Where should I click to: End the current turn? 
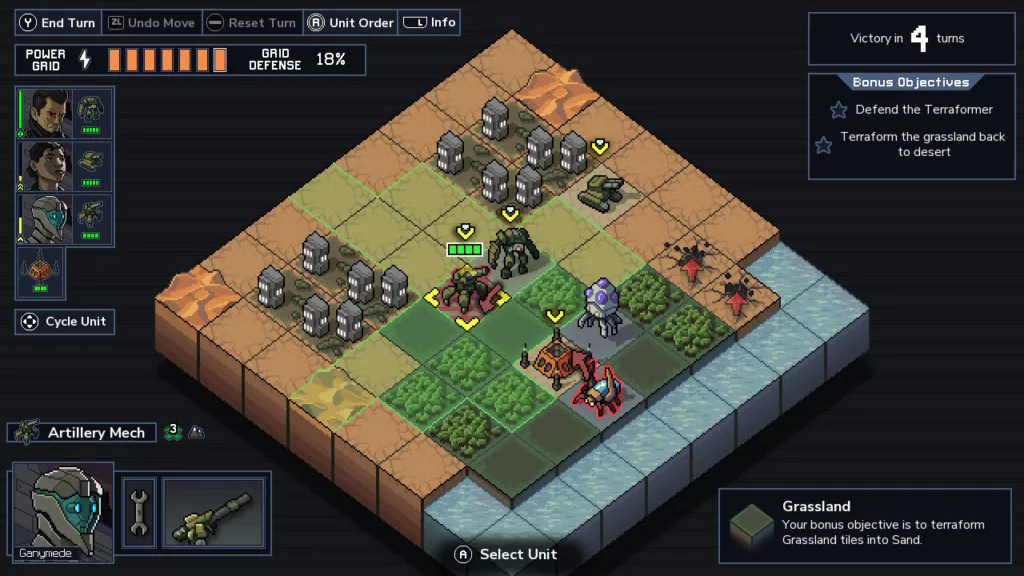pos(57,23)
